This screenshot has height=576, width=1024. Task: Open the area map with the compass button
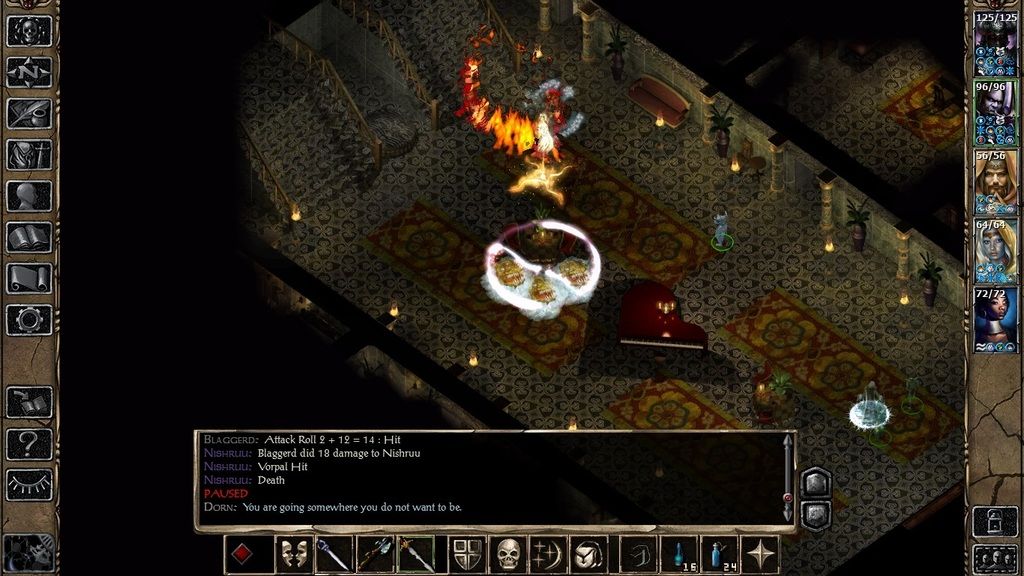29,72
